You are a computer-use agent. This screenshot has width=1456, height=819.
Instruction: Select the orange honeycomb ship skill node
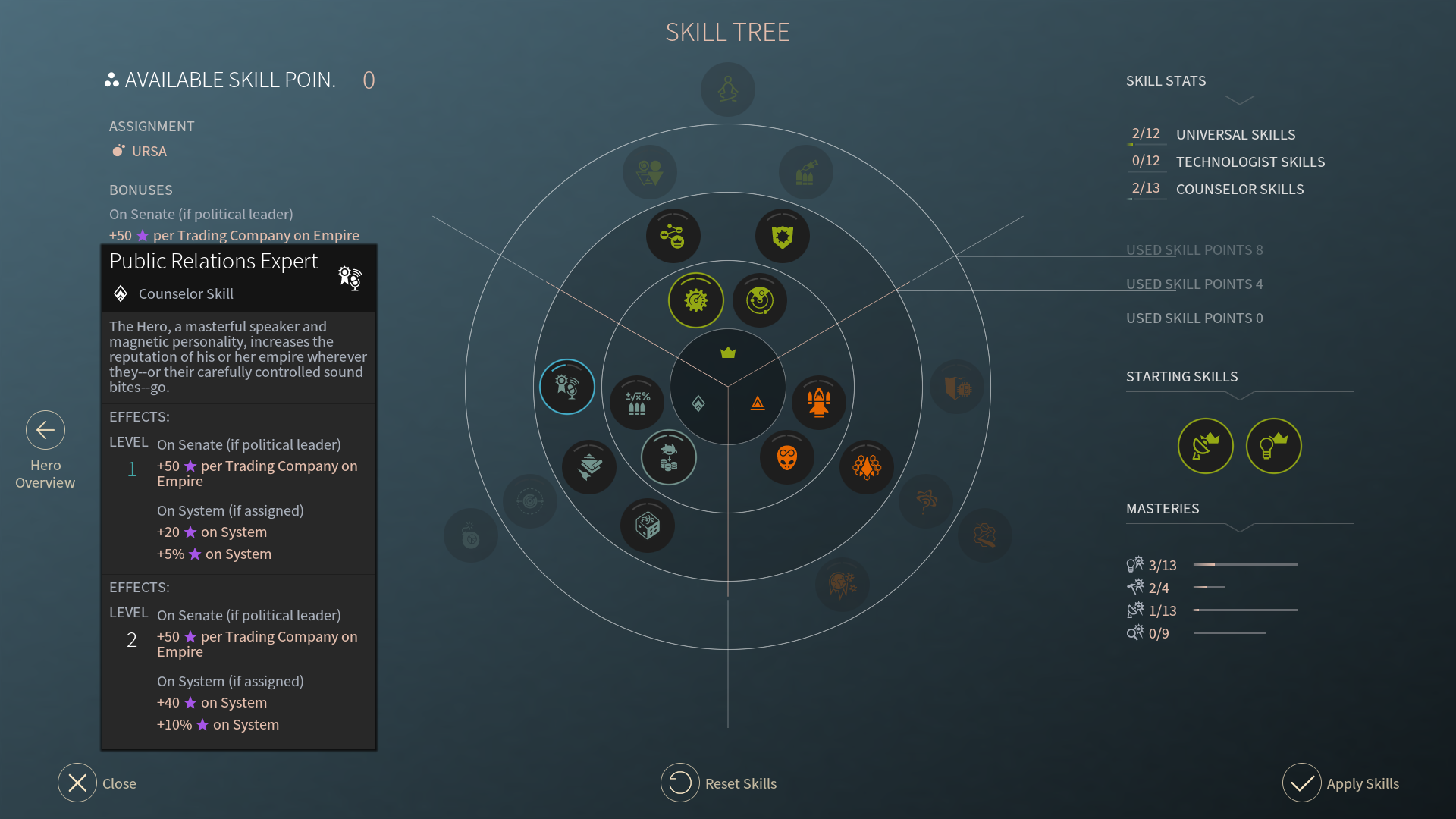867,467
